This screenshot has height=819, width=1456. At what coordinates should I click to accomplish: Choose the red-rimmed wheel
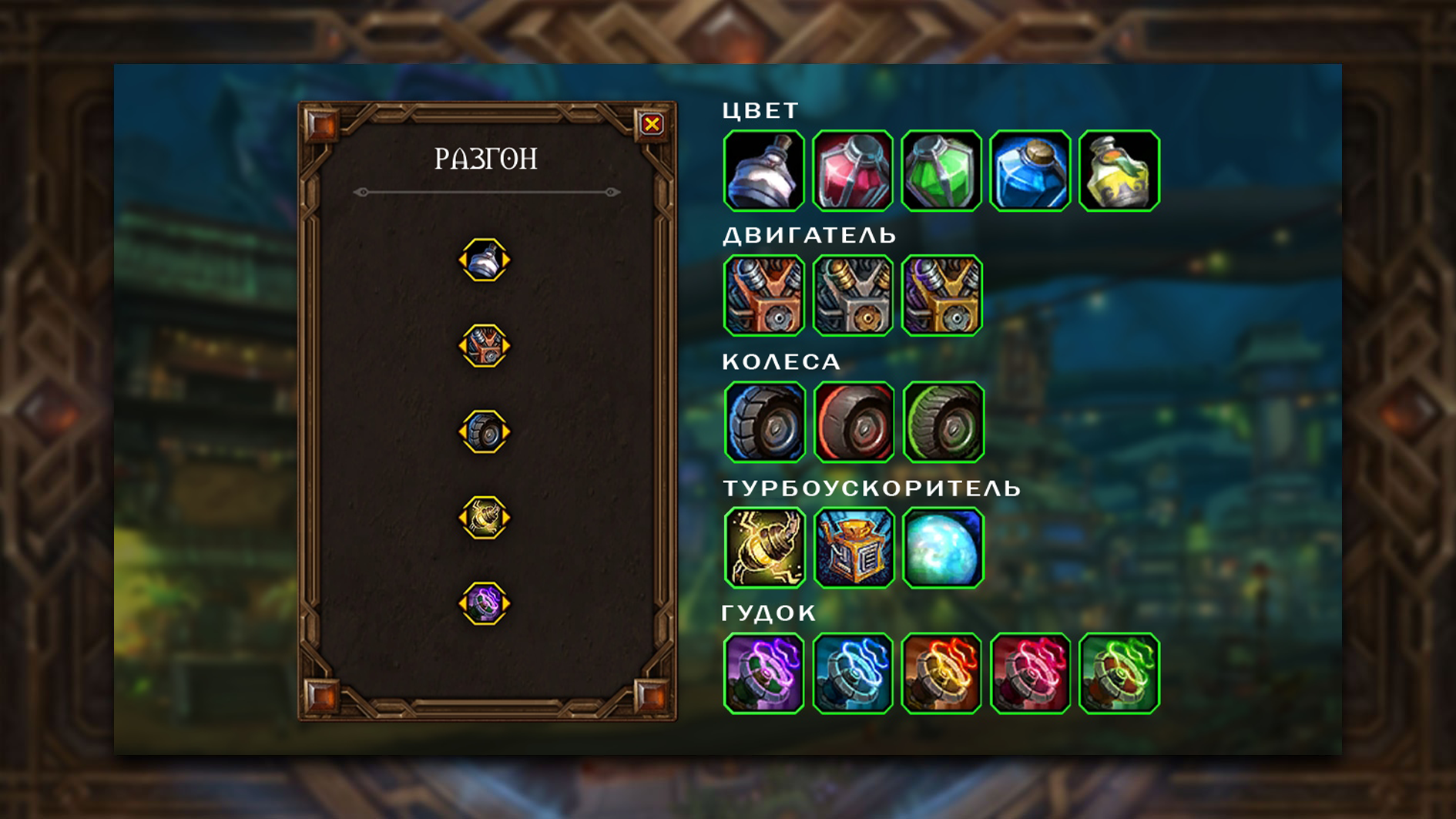point(854,421)
